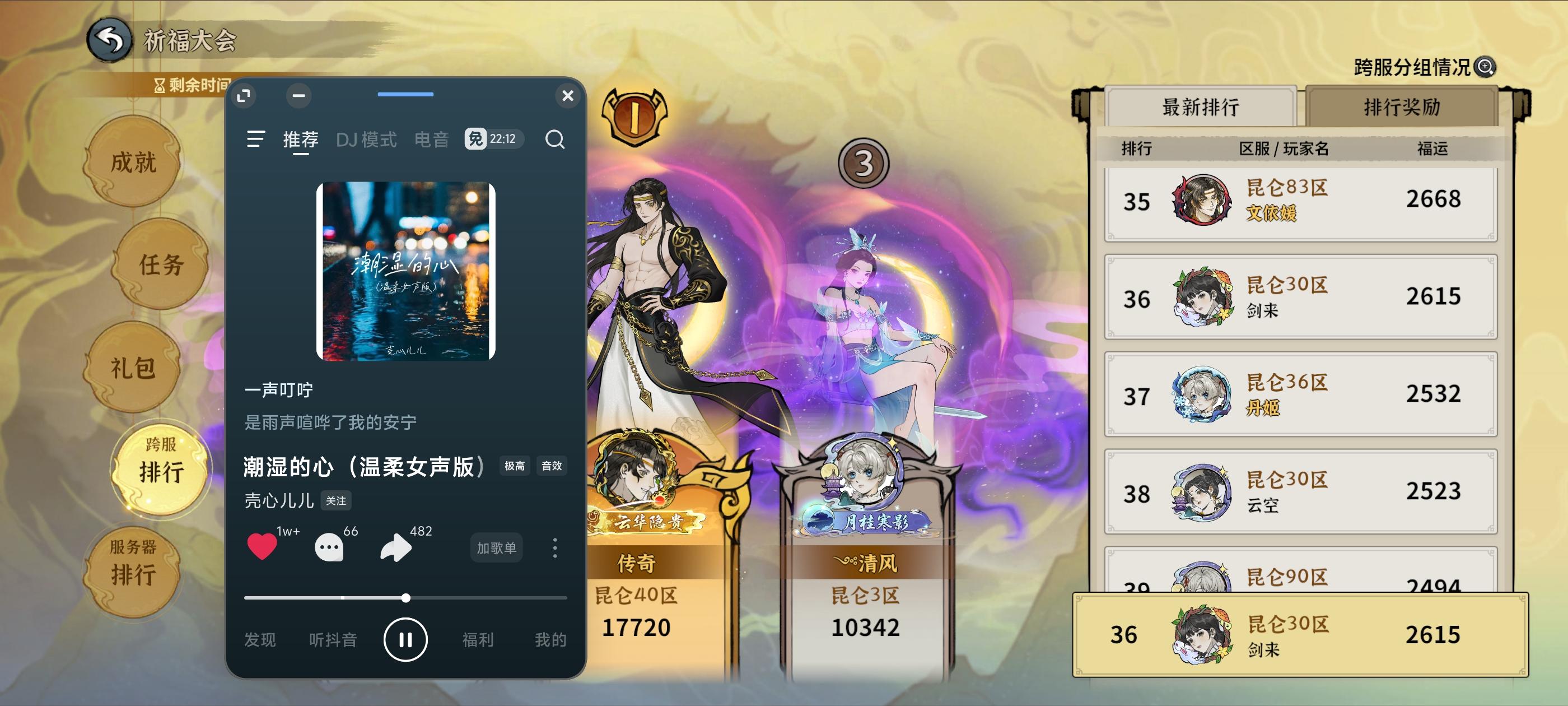Add the song via 加歌单
Image resolution: width=1568 pixels, height=706 pixels.
[x=496, y=548]
